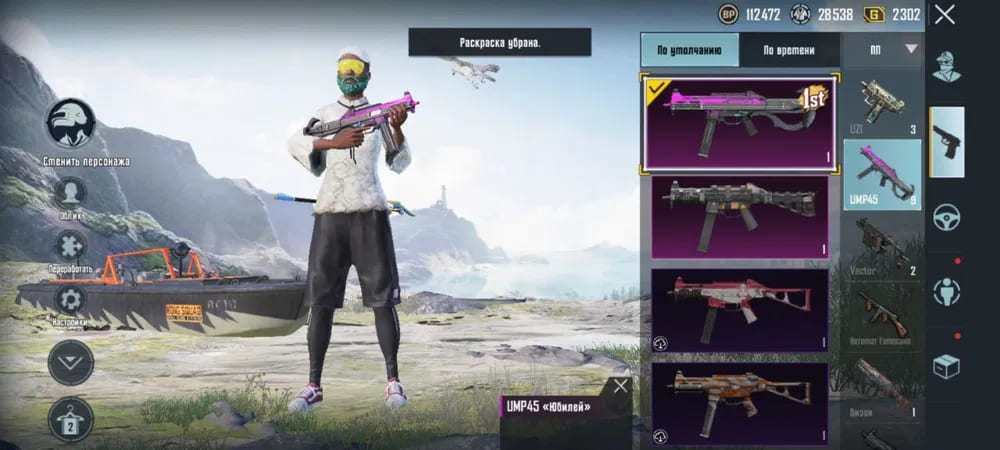Open the "Настройки" gear button

click(70, 300)
